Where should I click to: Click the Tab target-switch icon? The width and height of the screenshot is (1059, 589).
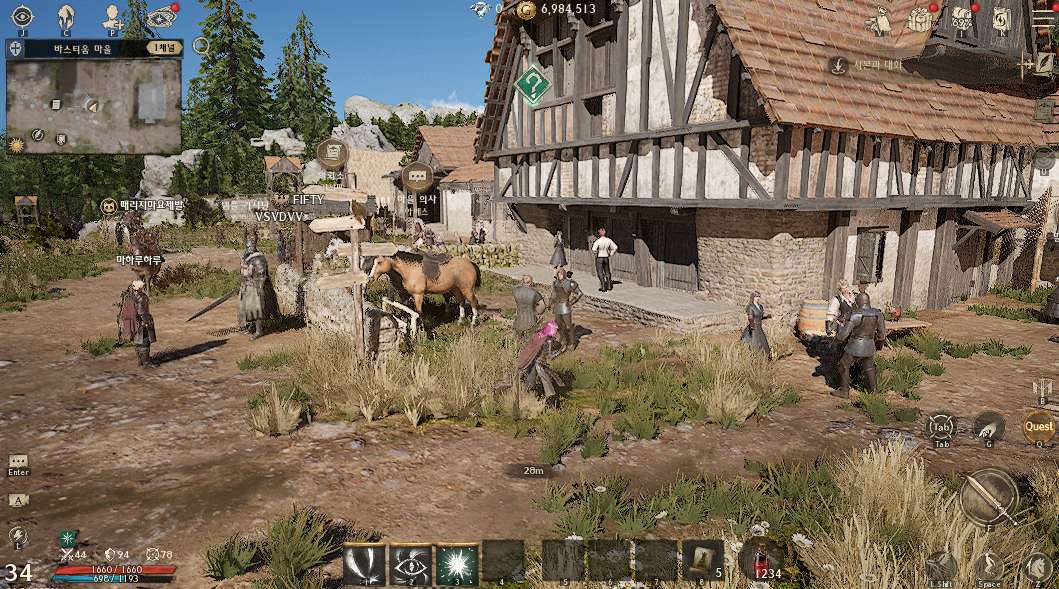tap(941, 427)
